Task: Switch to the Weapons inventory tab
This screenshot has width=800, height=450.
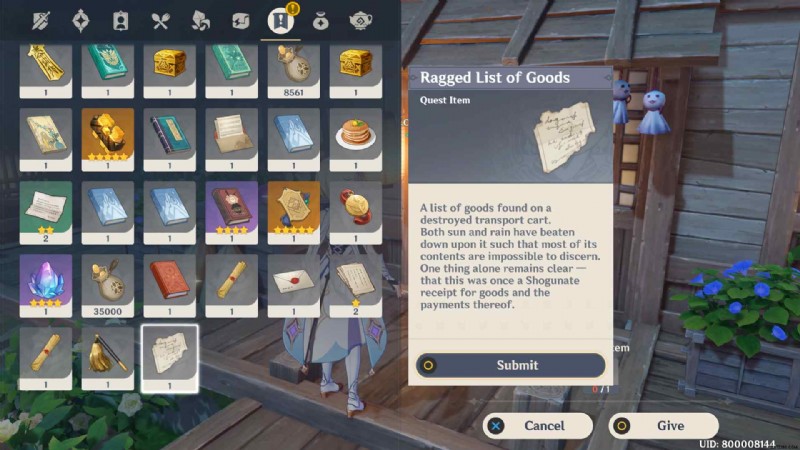Action: [43, 20]
